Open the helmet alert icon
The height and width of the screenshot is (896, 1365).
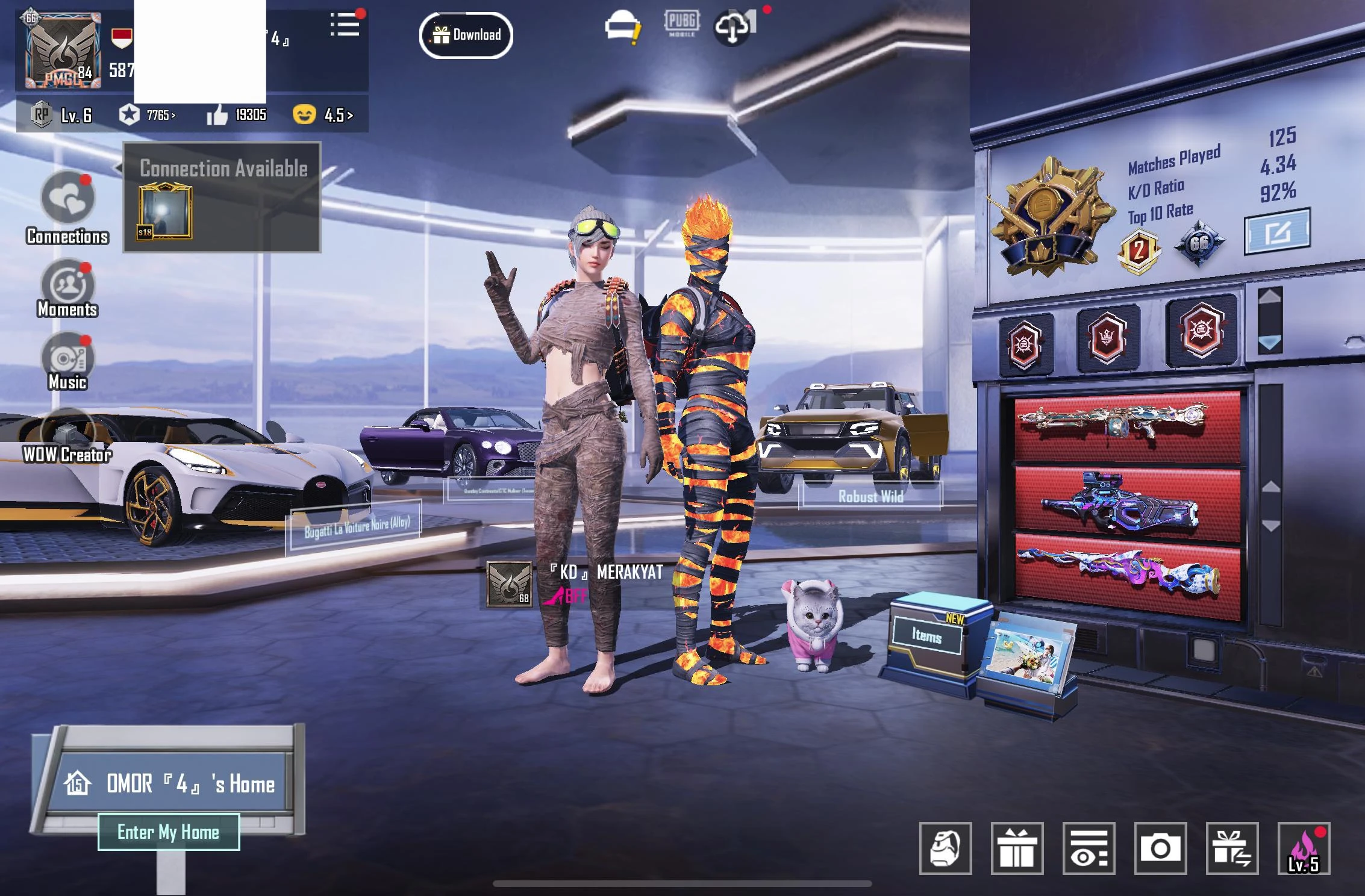tap(622, 26)
